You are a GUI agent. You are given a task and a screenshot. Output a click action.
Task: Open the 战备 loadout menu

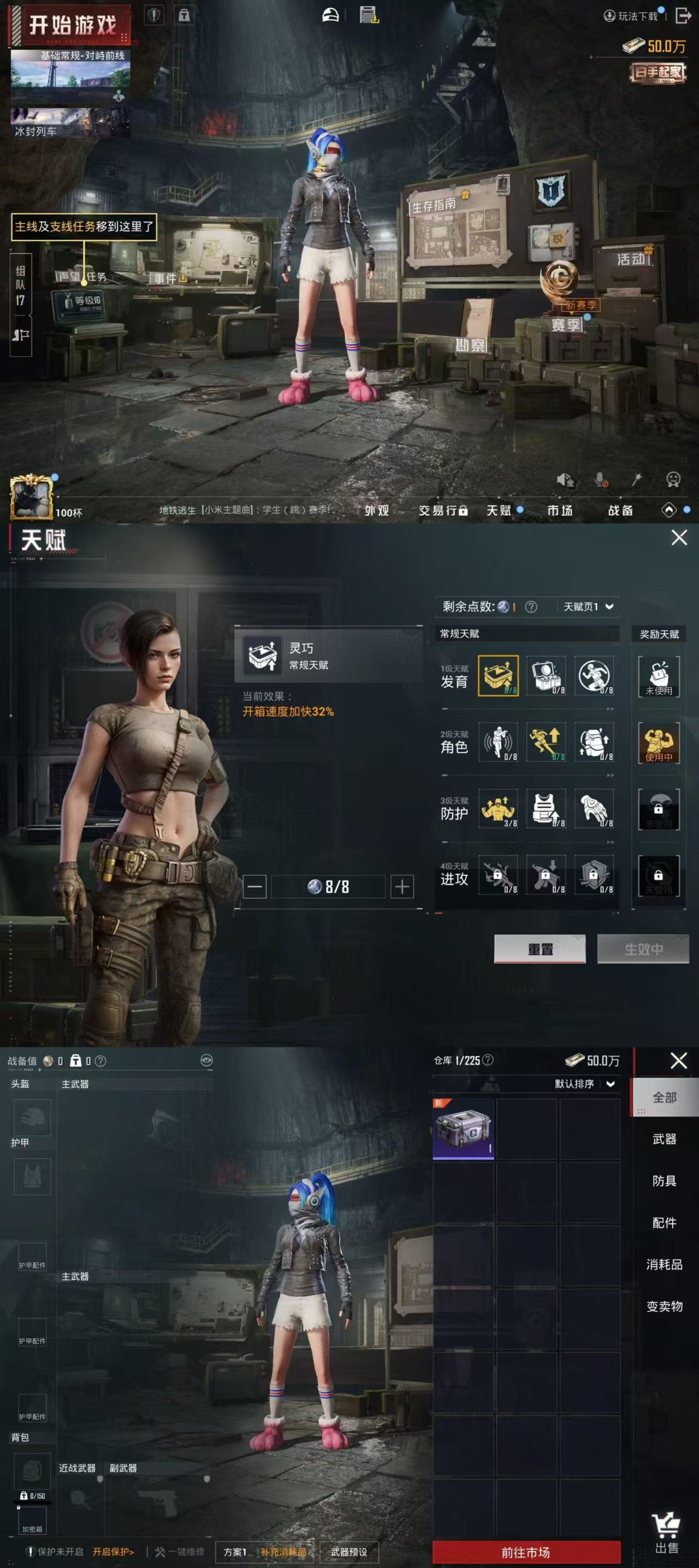pos(620,510)
